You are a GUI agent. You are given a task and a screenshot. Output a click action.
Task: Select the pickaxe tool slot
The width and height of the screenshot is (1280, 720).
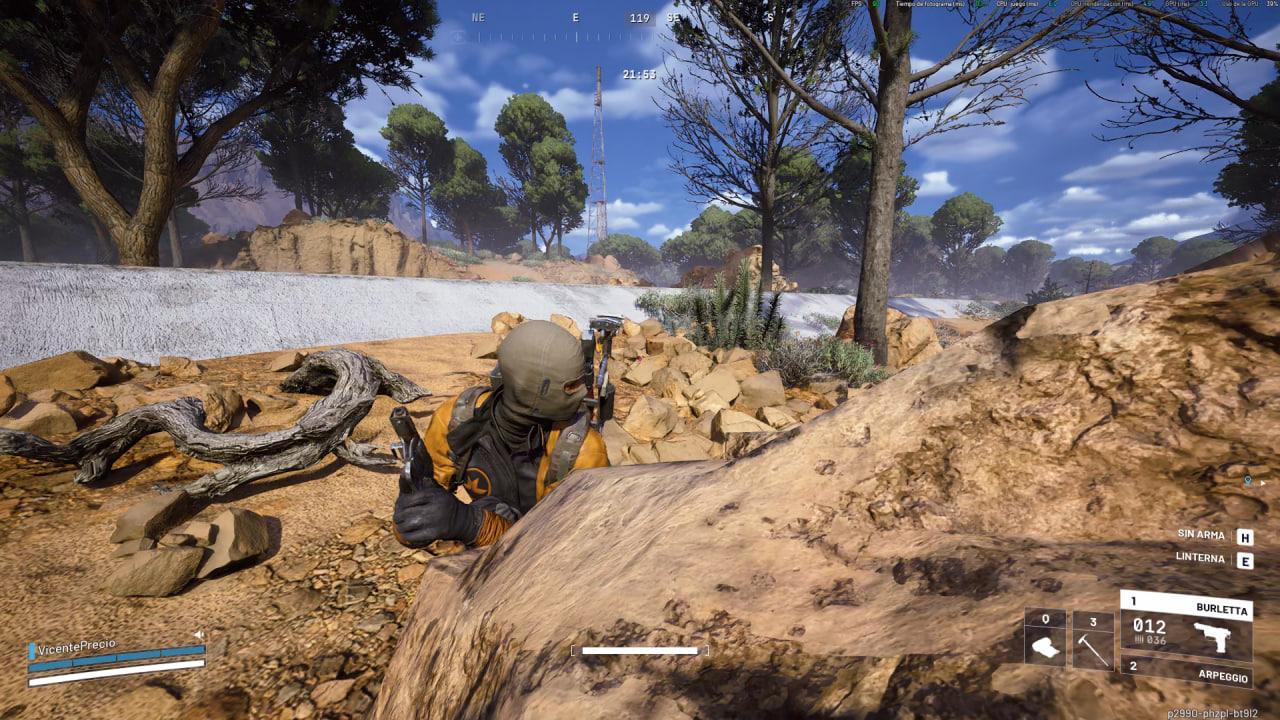(1093, 640)
